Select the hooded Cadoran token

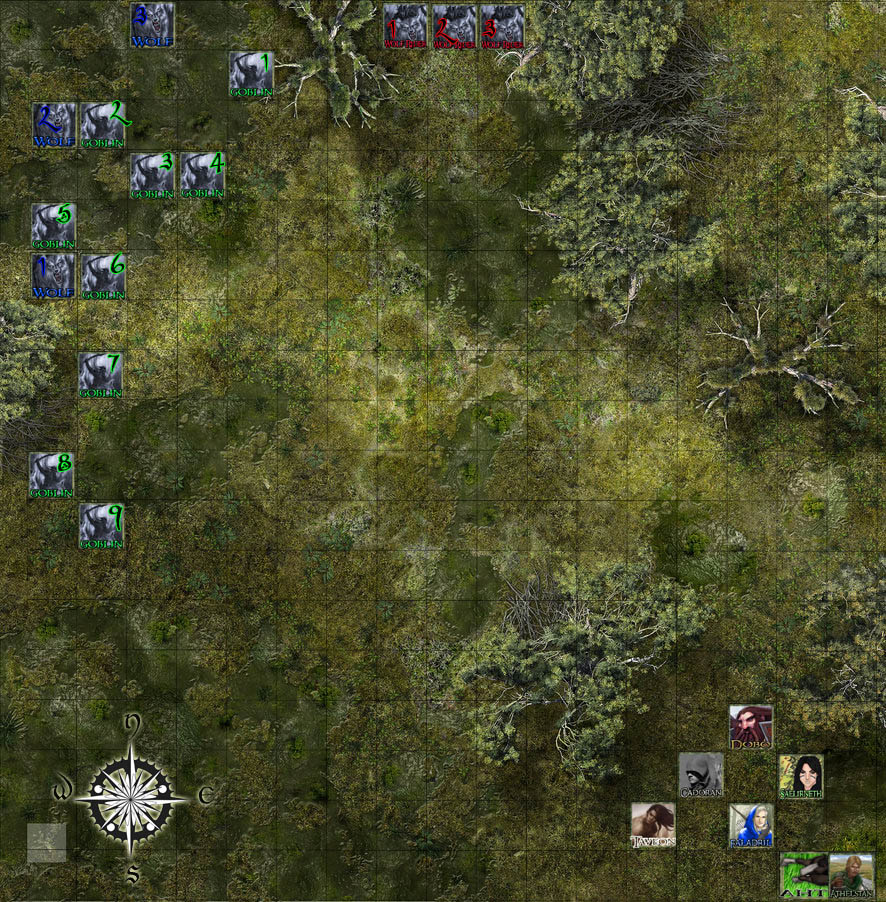(x=700, y=776)
